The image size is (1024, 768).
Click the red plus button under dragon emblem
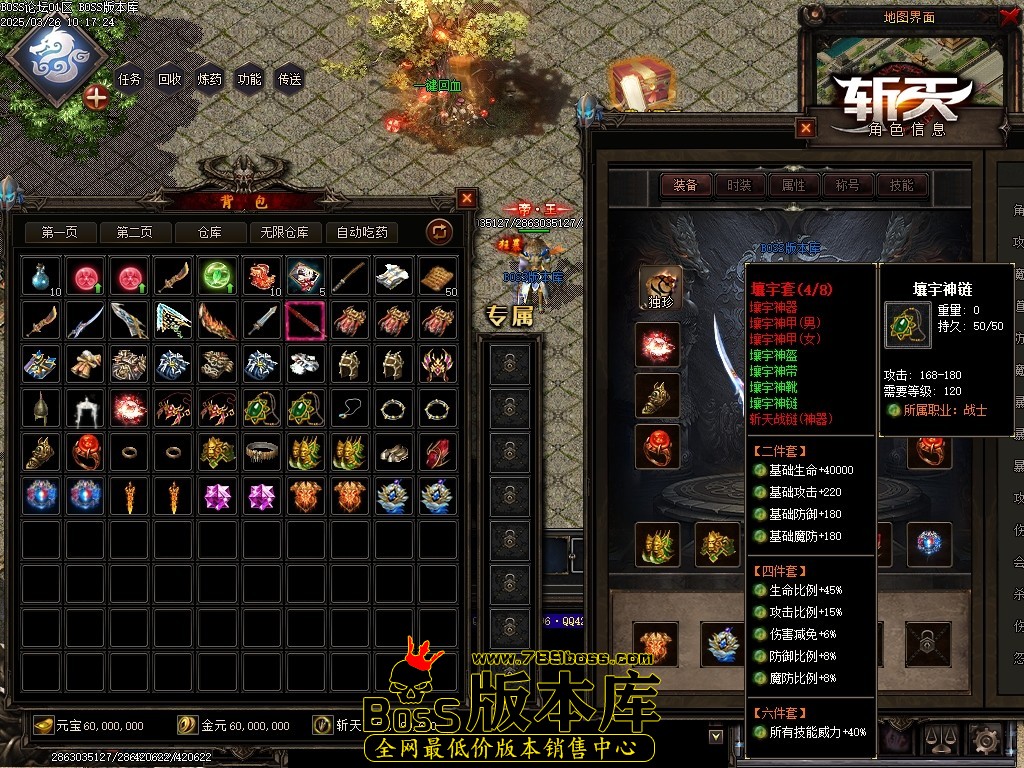click(96, 97)
